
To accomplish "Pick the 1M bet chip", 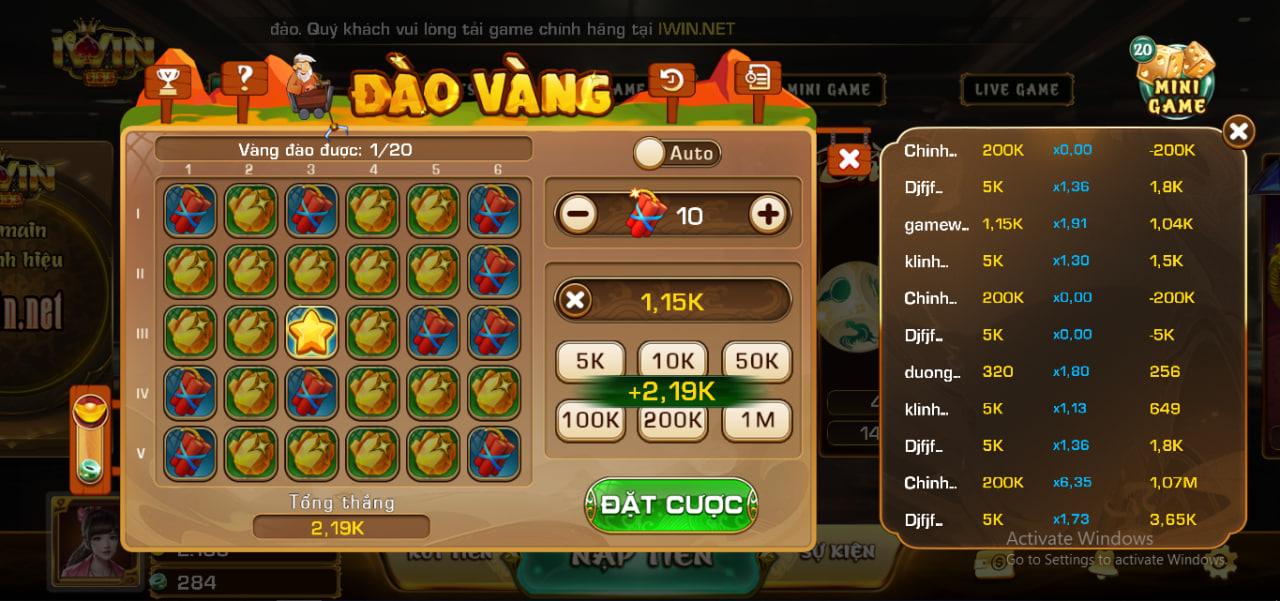I will [x=757, y=420].
